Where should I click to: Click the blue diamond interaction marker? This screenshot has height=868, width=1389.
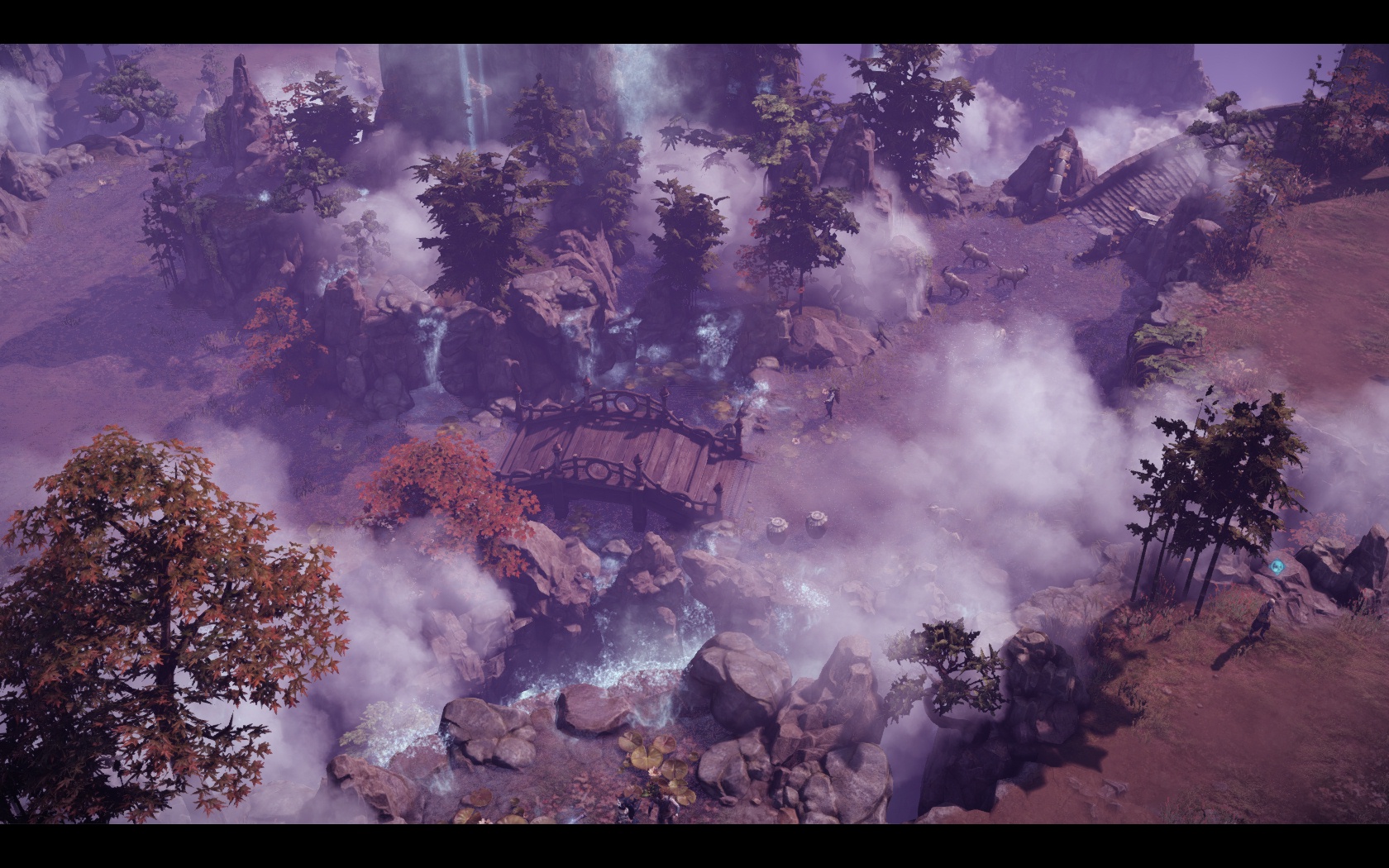pyautogui.click(x=1278, y=567)
